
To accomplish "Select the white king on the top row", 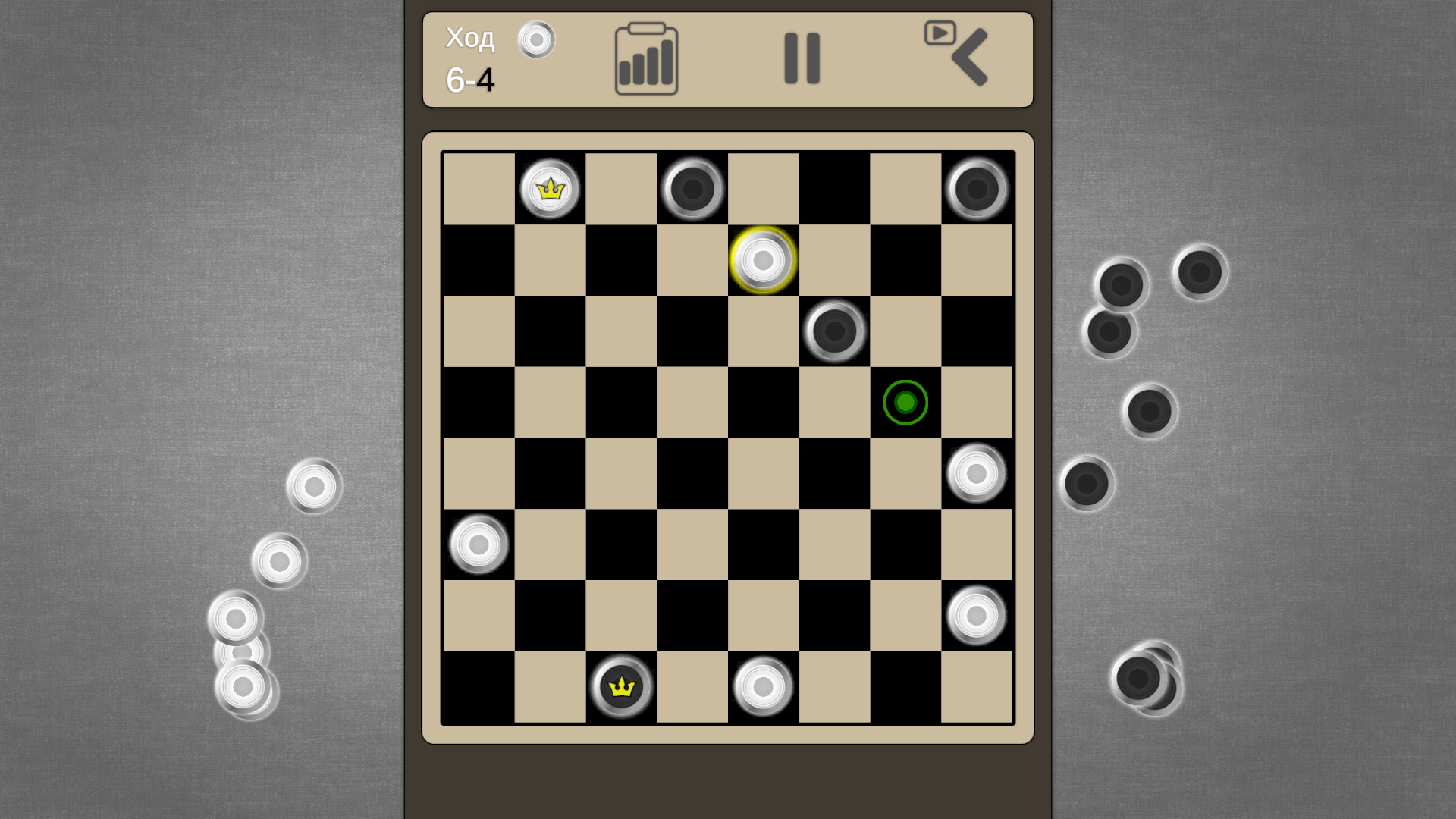I will [549, 189].
